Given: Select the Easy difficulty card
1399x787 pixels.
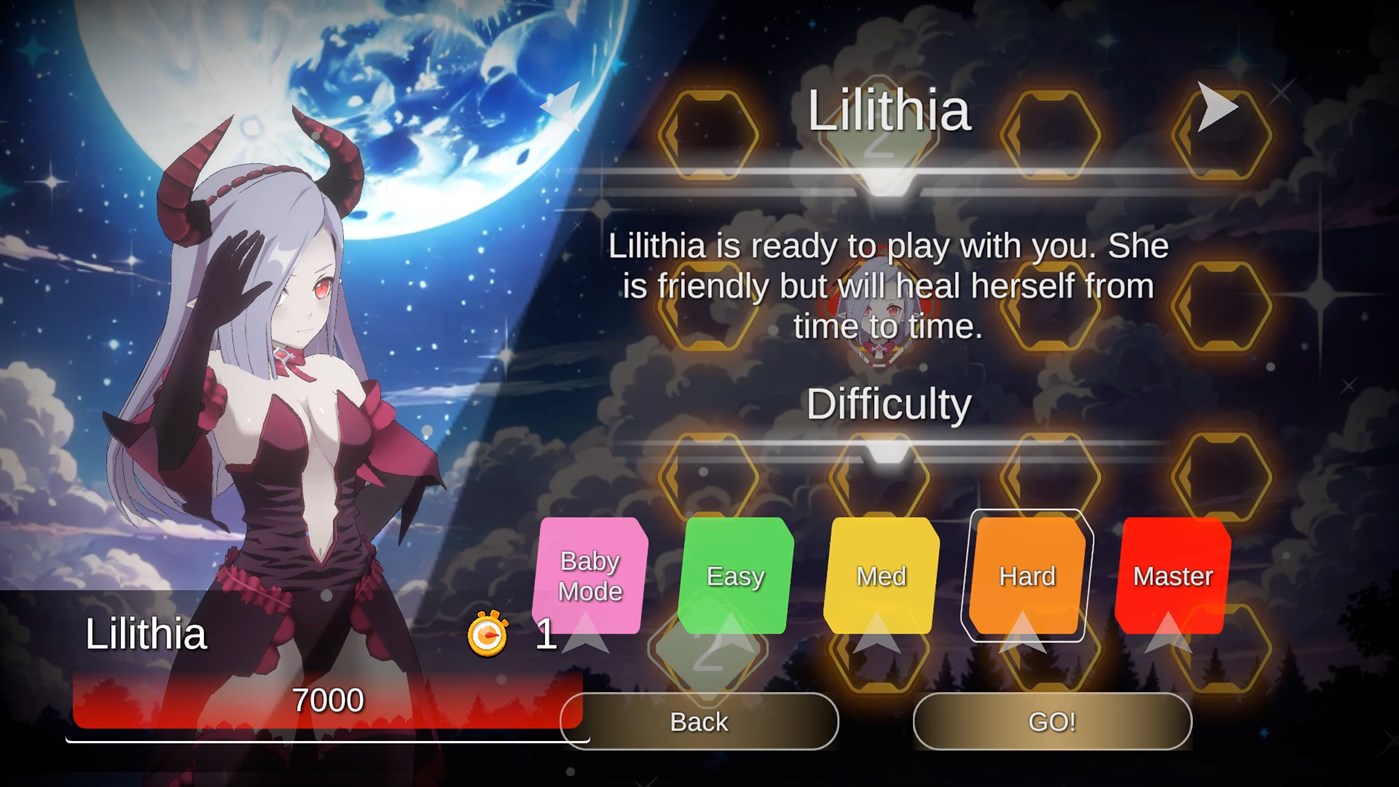Looking at the screenshot, I should (736, 577).
